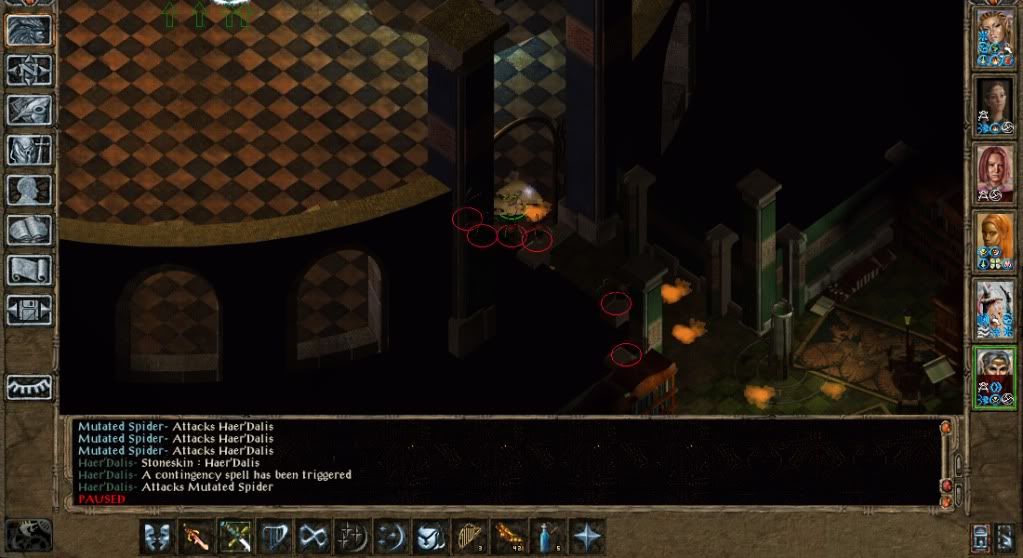This screenshot has width=1023, height=558.
Task: Select the crossed dual swords slot
Action: click(x=234, y=535)
